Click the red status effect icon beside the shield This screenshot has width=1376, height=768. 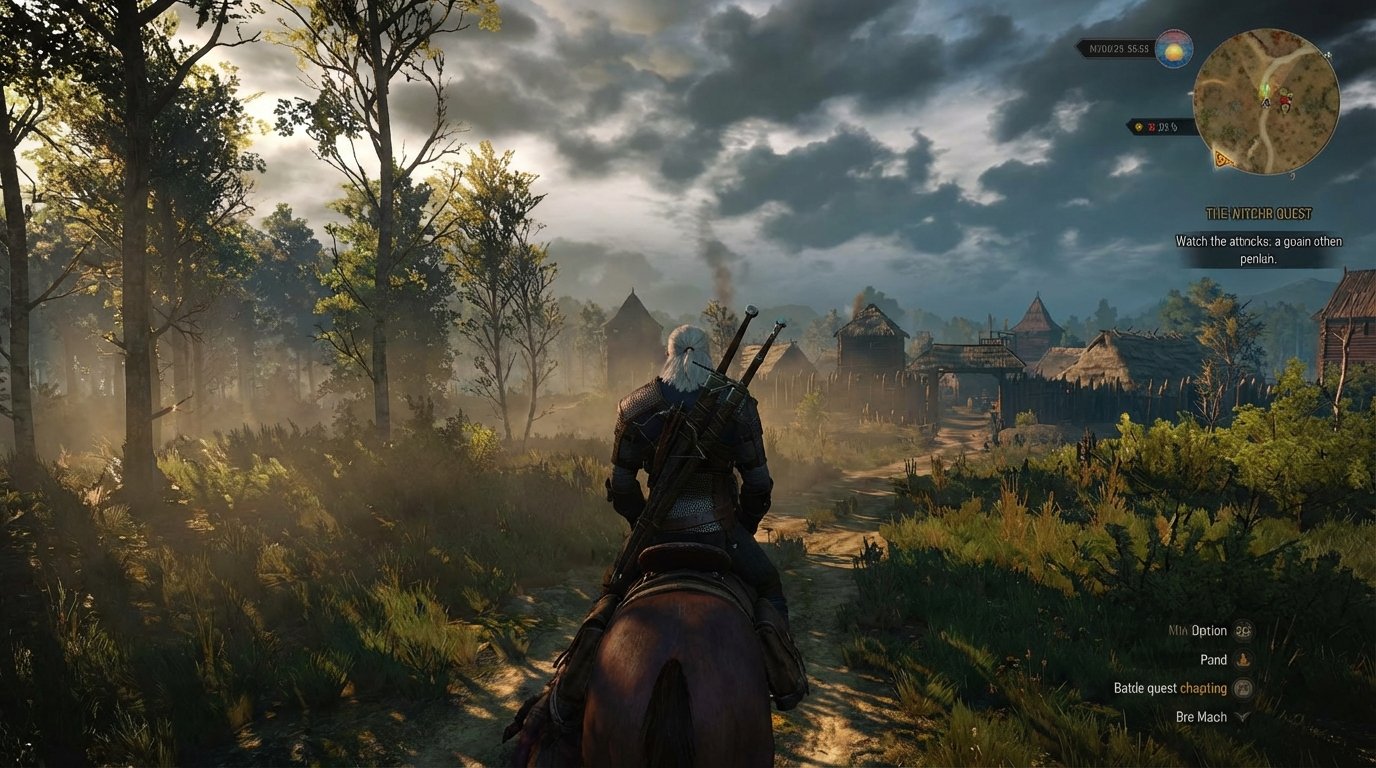[x=1152, y=127]
